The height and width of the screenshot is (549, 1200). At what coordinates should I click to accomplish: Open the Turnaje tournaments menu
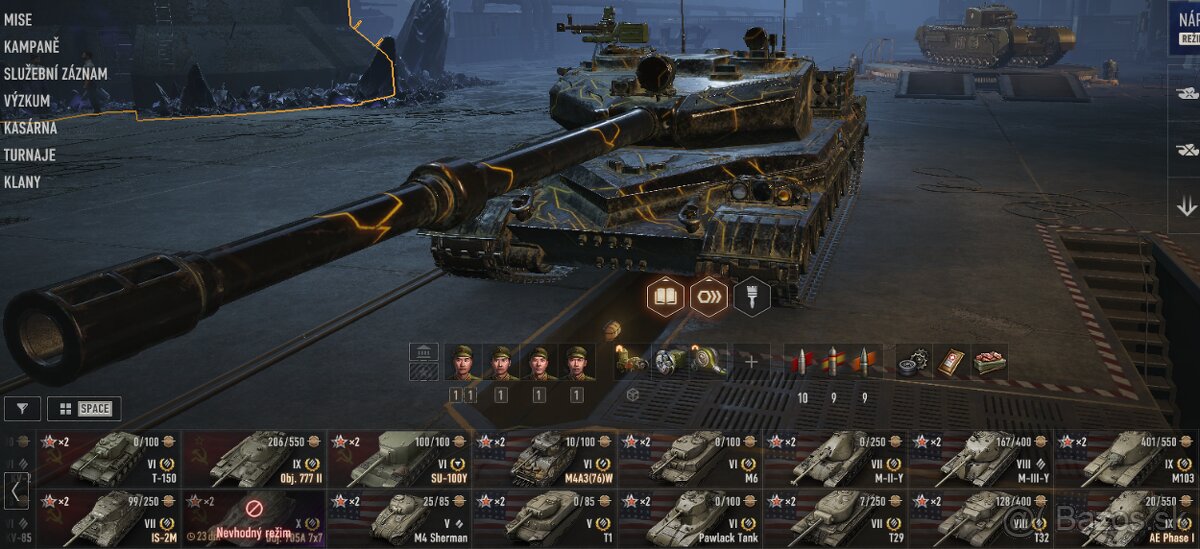coord(29,155)
